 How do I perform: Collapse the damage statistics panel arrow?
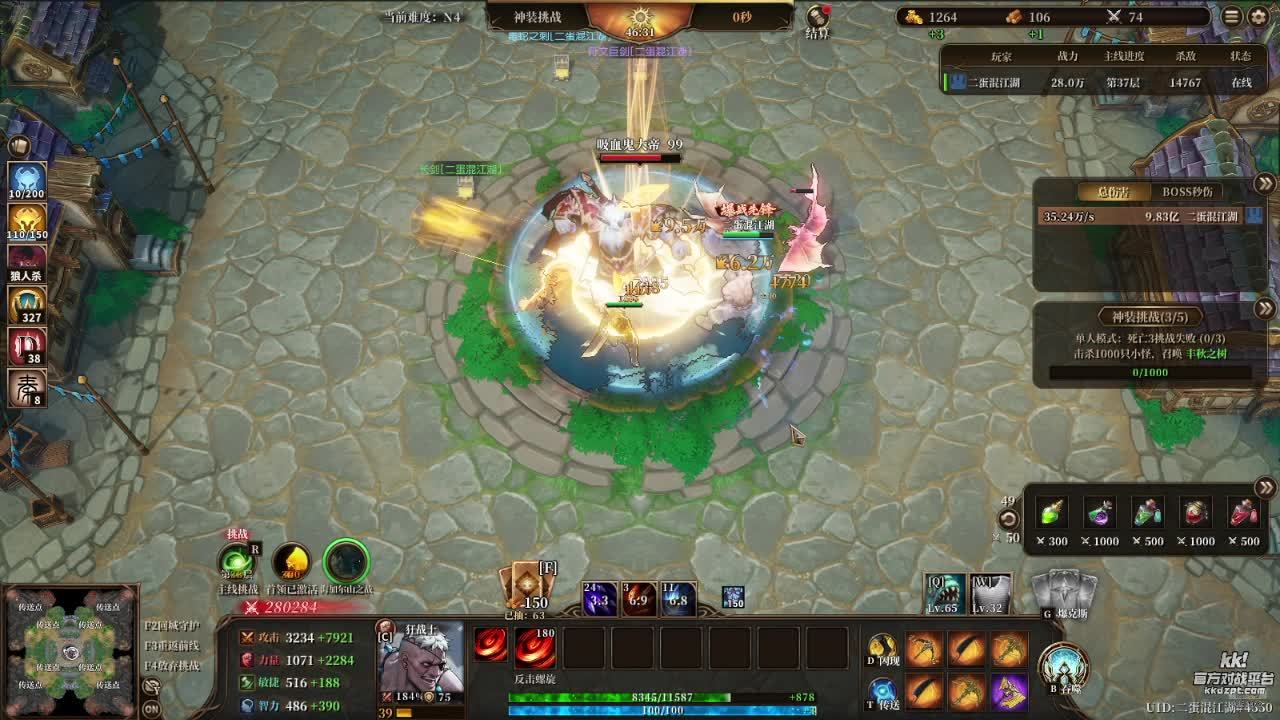point(1265,183)
